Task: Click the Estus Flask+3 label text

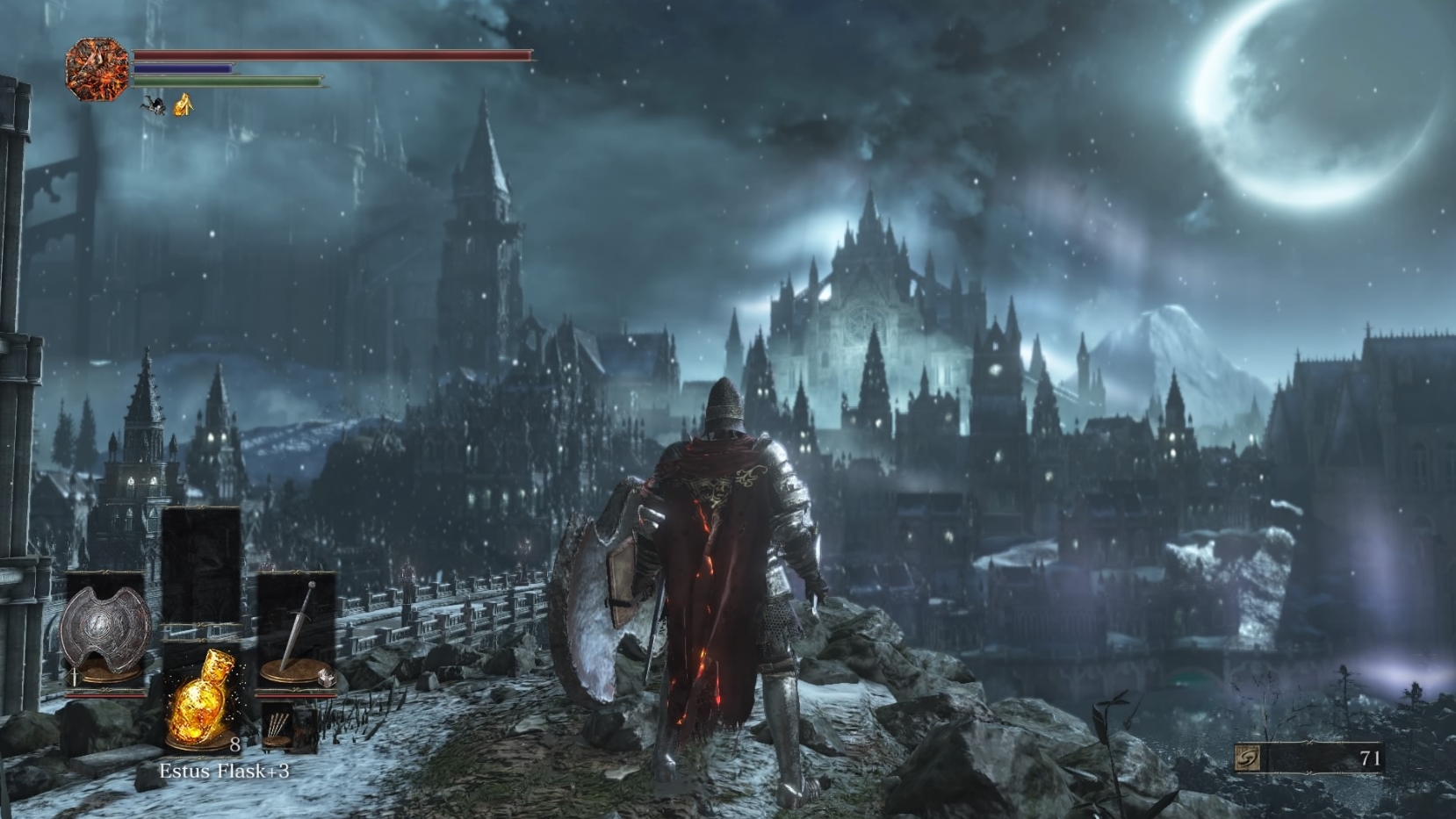Action: [x=227, y=770]
